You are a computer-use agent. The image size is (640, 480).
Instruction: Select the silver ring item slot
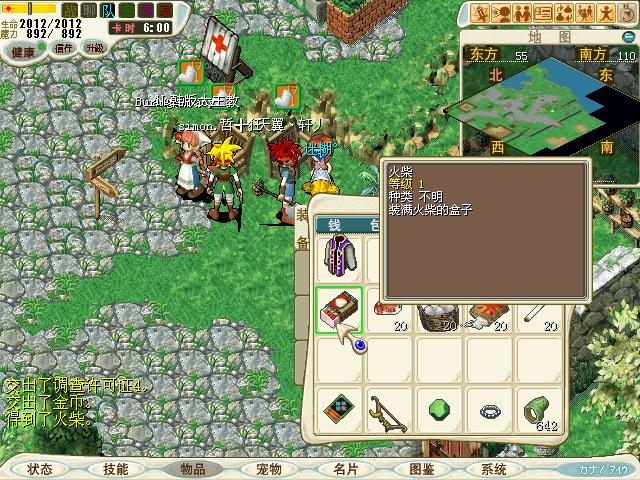coord(490,411)
